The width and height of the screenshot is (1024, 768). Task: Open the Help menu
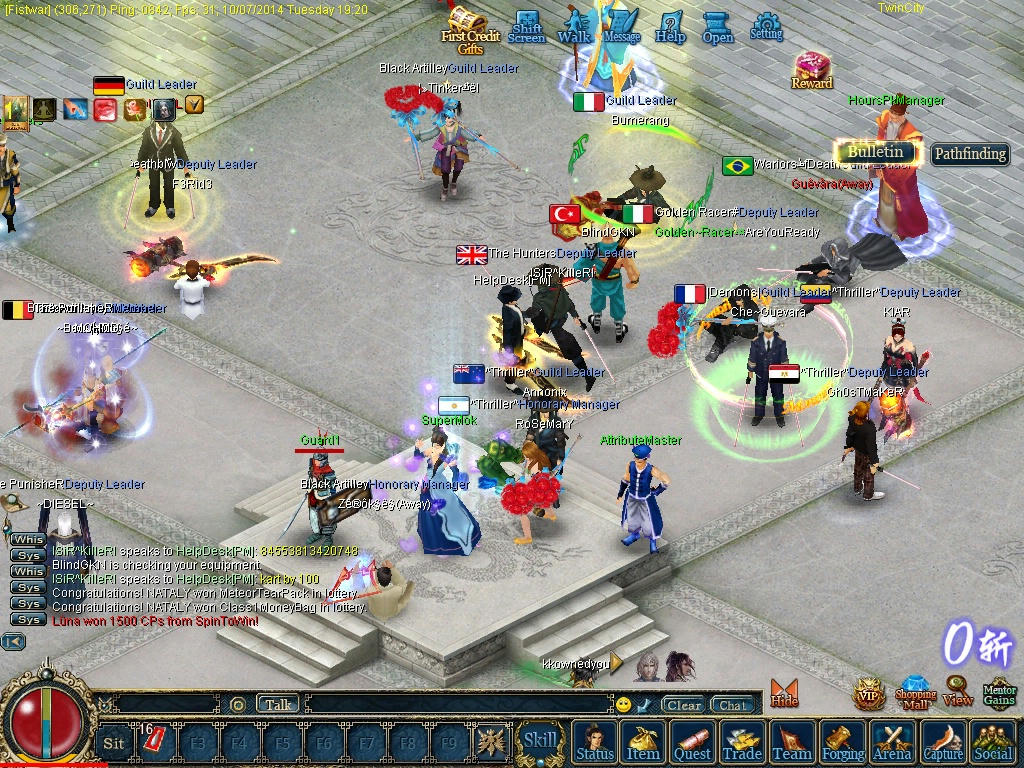point(670,26)
